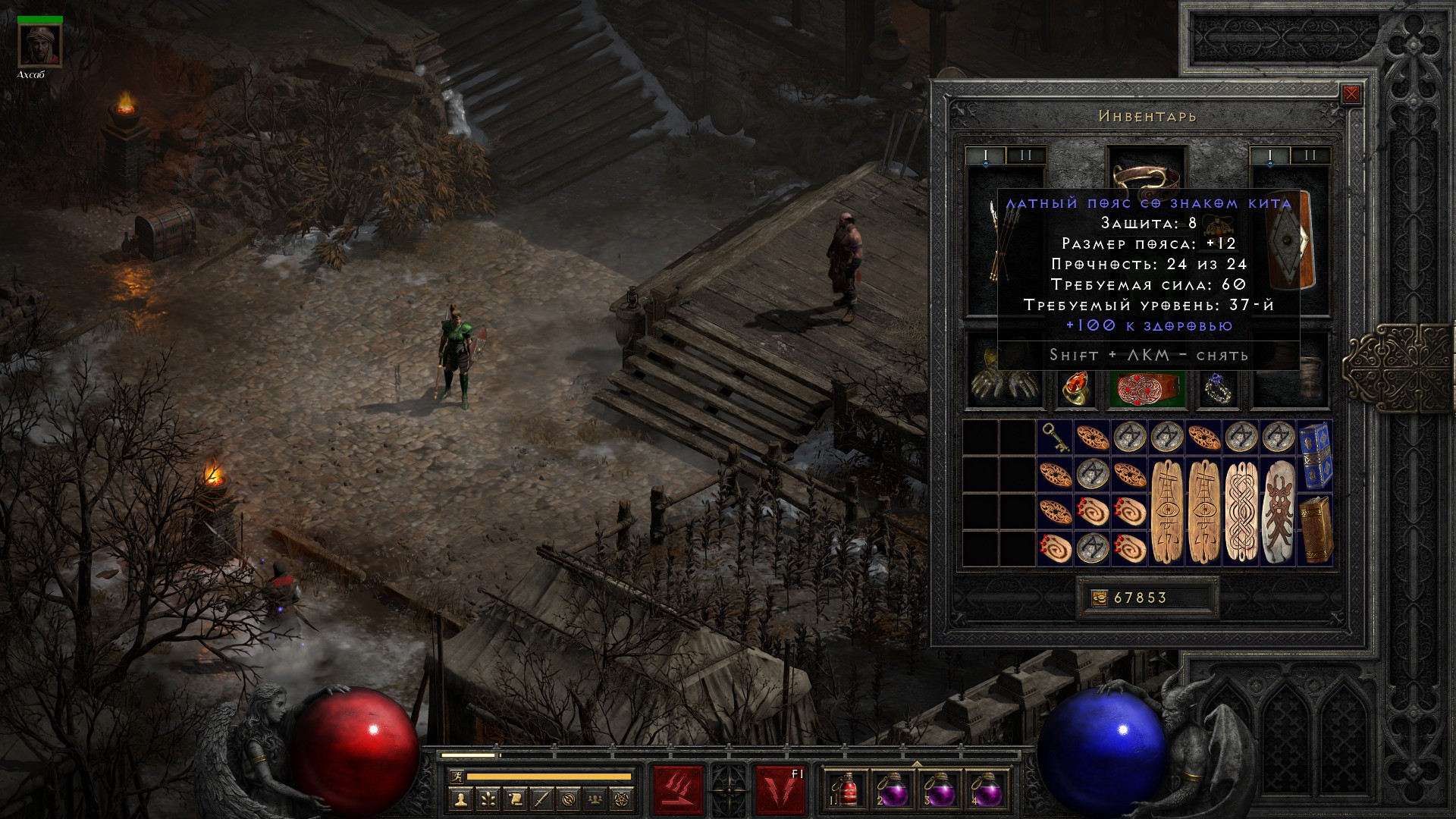Pick up the key in inventory

pos(1055,438)
